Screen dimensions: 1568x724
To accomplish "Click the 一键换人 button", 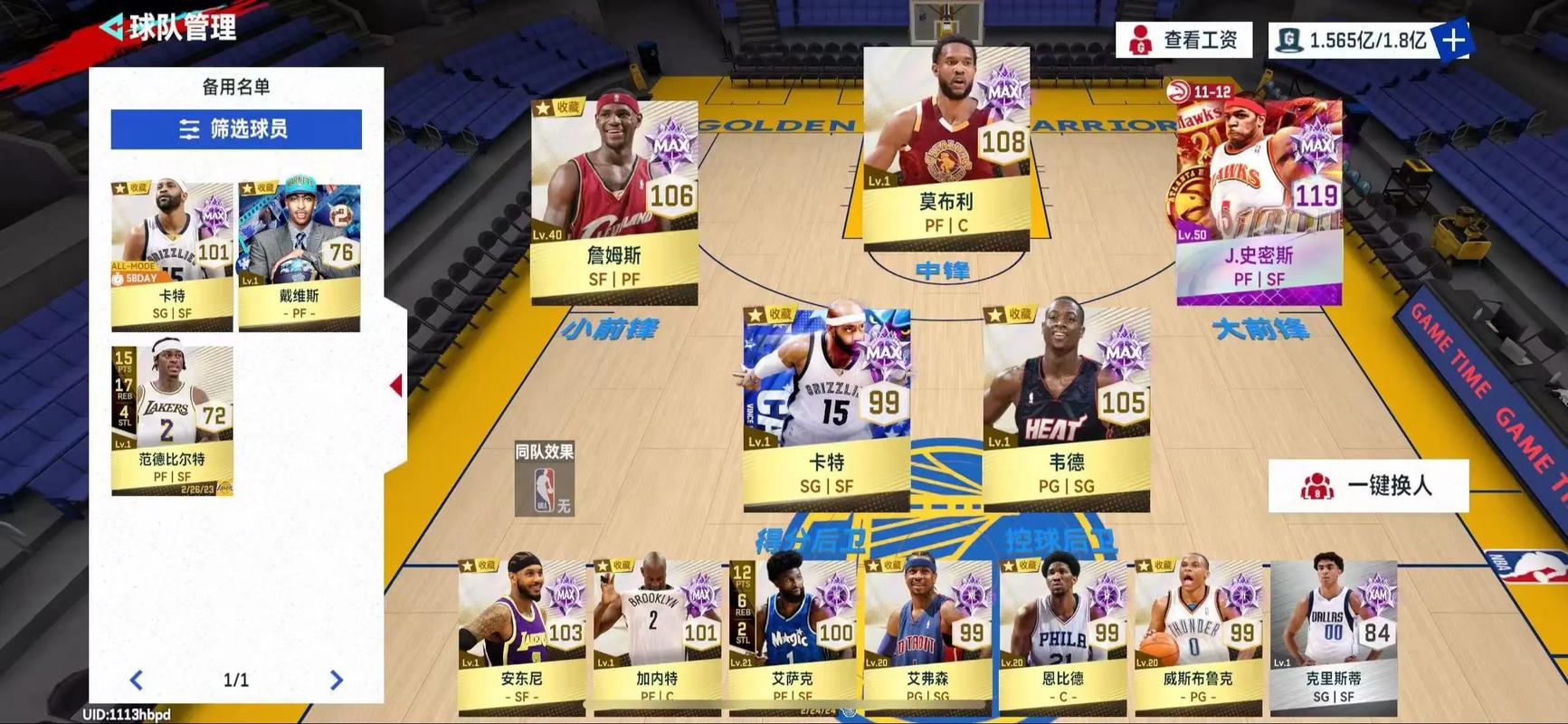I will (x=1373, y=485).
